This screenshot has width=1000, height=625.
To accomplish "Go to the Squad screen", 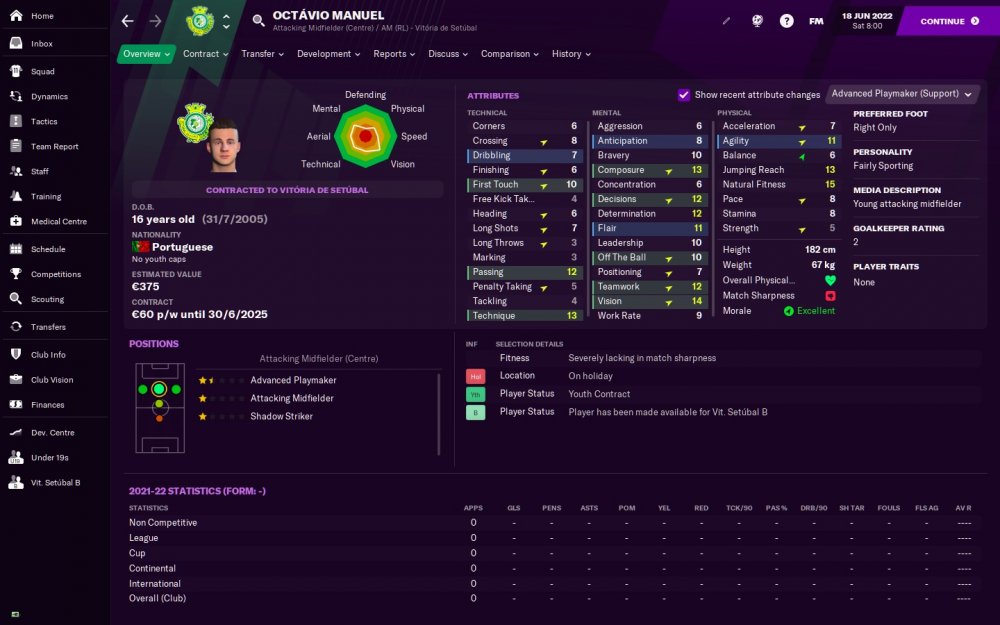I will 42,72.
